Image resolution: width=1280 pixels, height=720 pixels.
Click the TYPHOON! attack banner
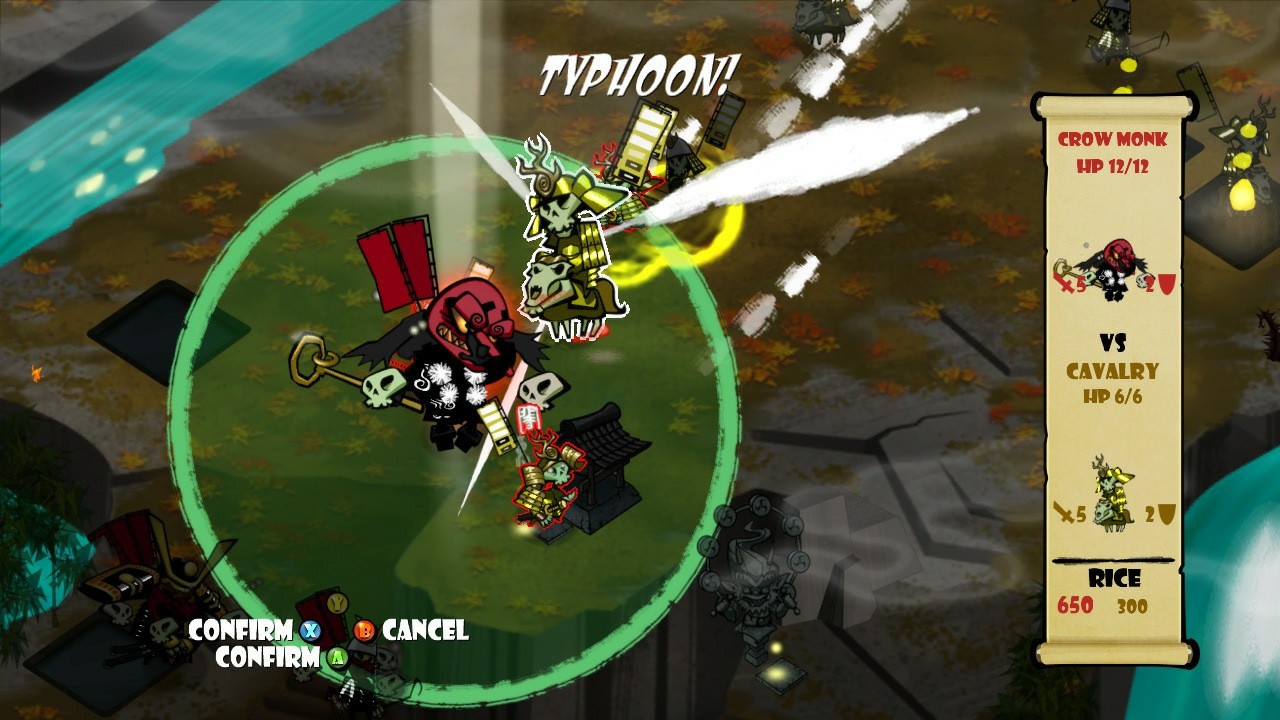click(x=640, y=70)
